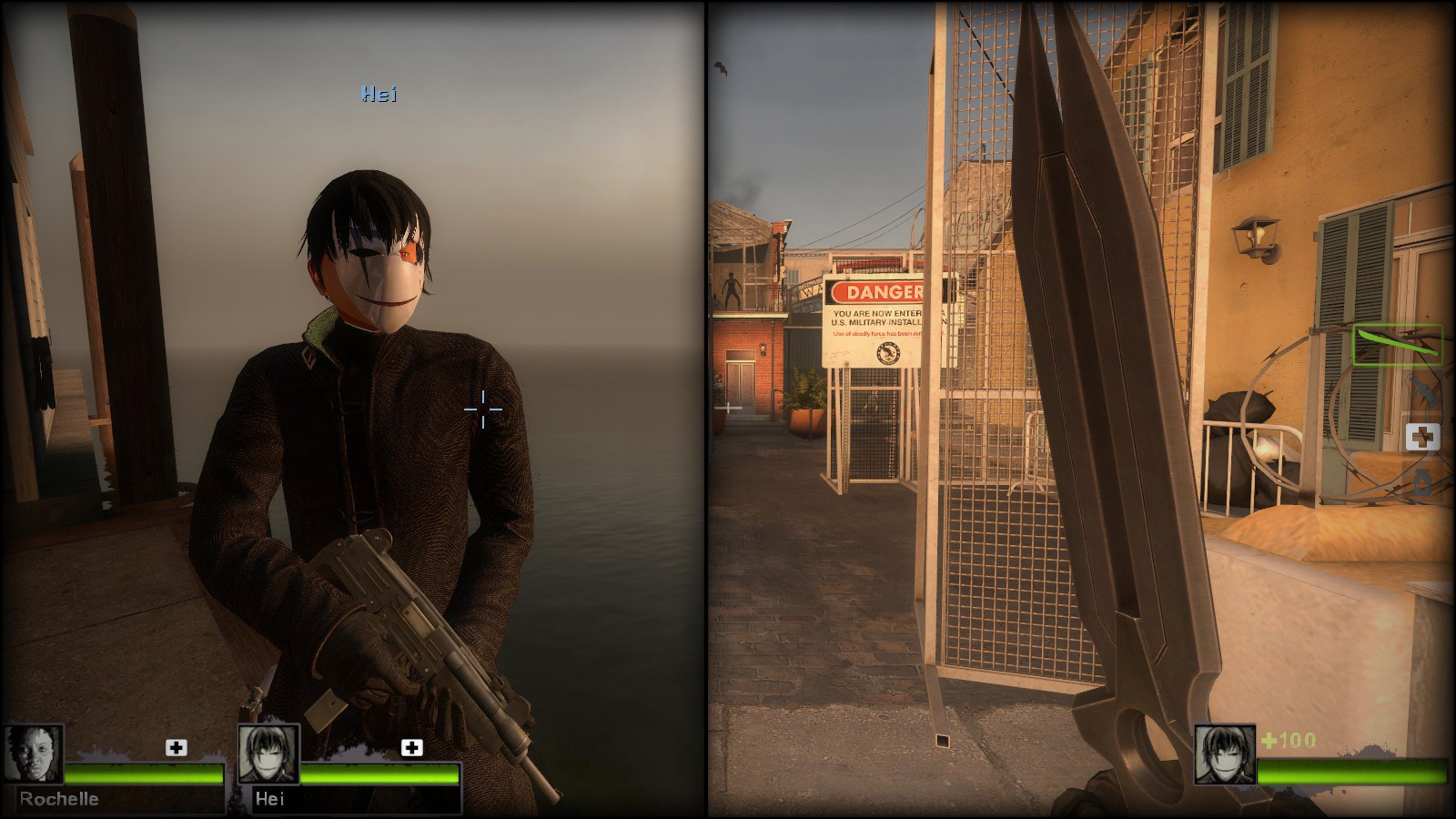Screen dimensions: 1456x819
Task: Select the pain pills slot icon
Action: tap(1422, 480)
